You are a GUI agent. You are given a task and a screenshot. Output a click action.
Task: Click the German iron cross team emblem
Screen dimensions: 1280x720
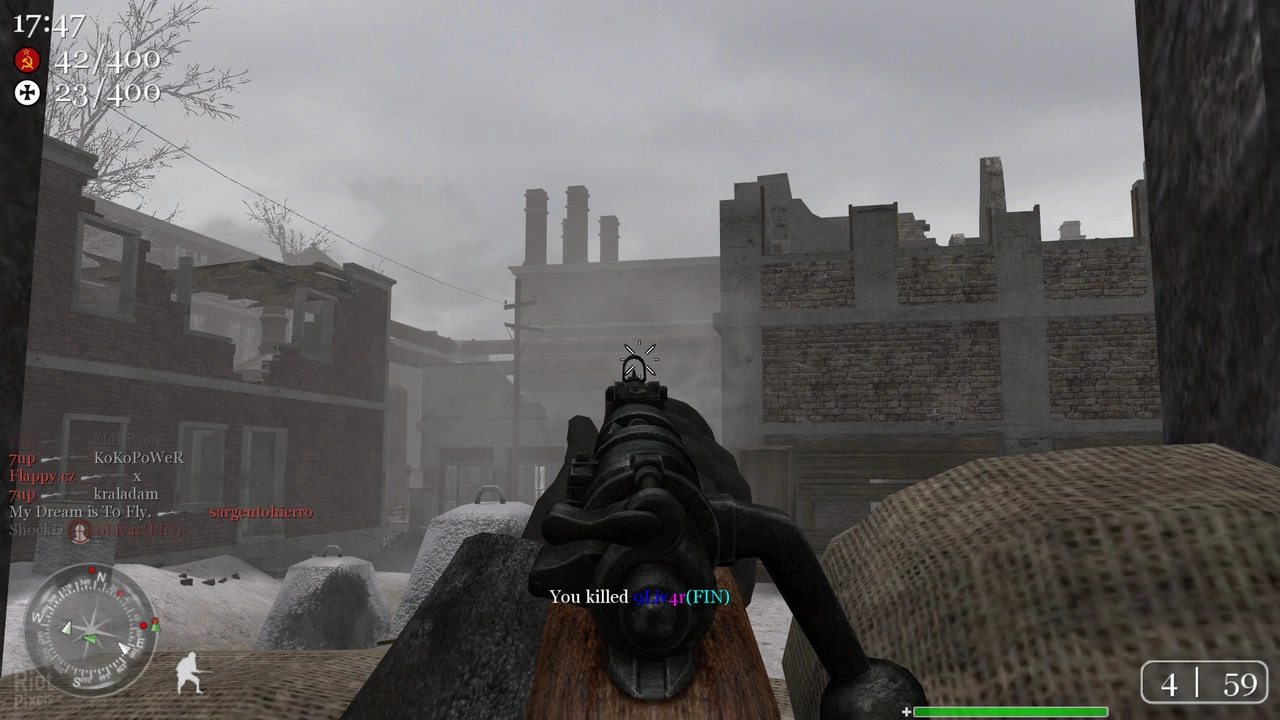[x=27, y=93]
